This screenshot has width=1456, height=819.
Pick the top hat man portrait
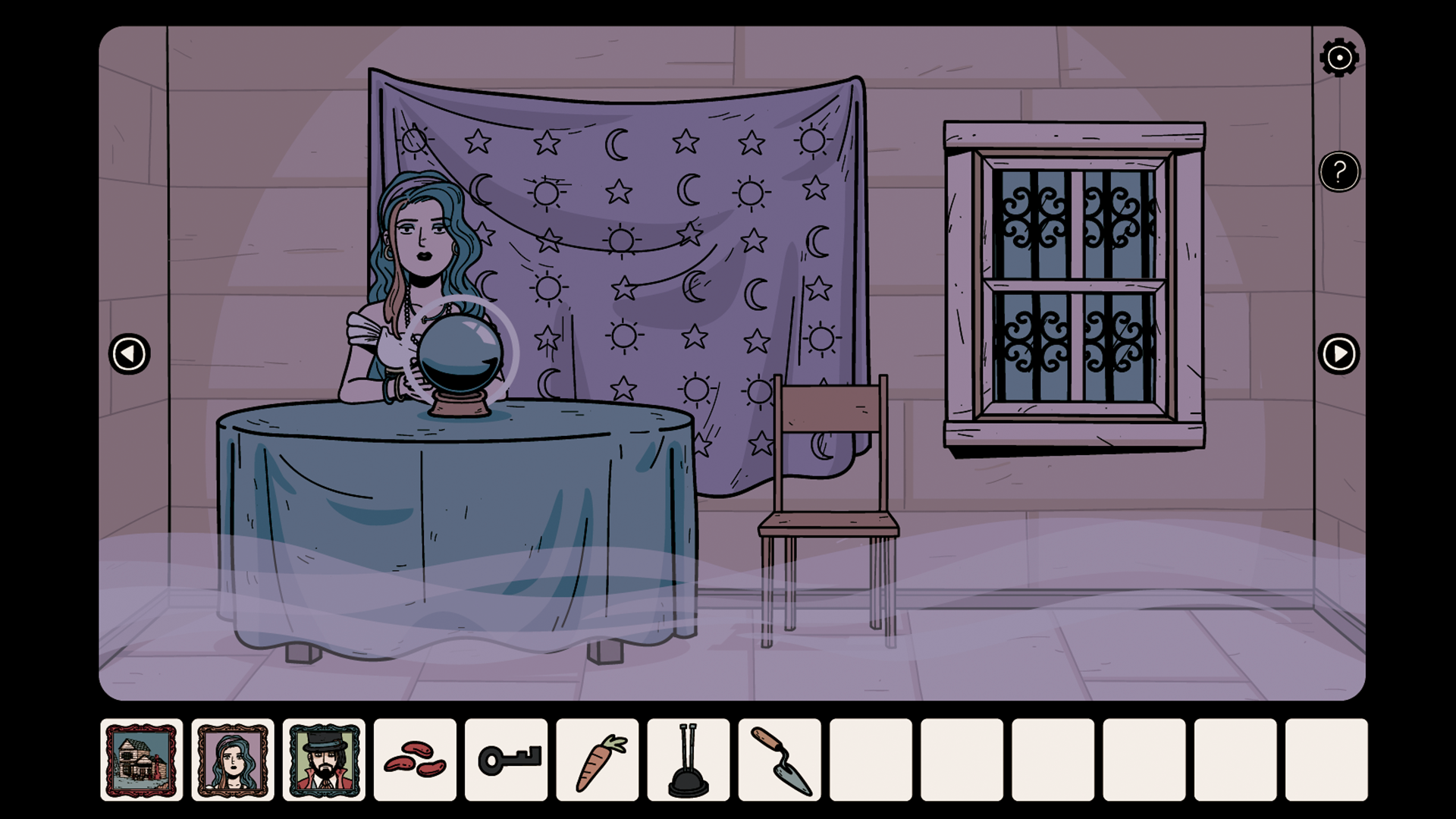click(x=324, y=760)
